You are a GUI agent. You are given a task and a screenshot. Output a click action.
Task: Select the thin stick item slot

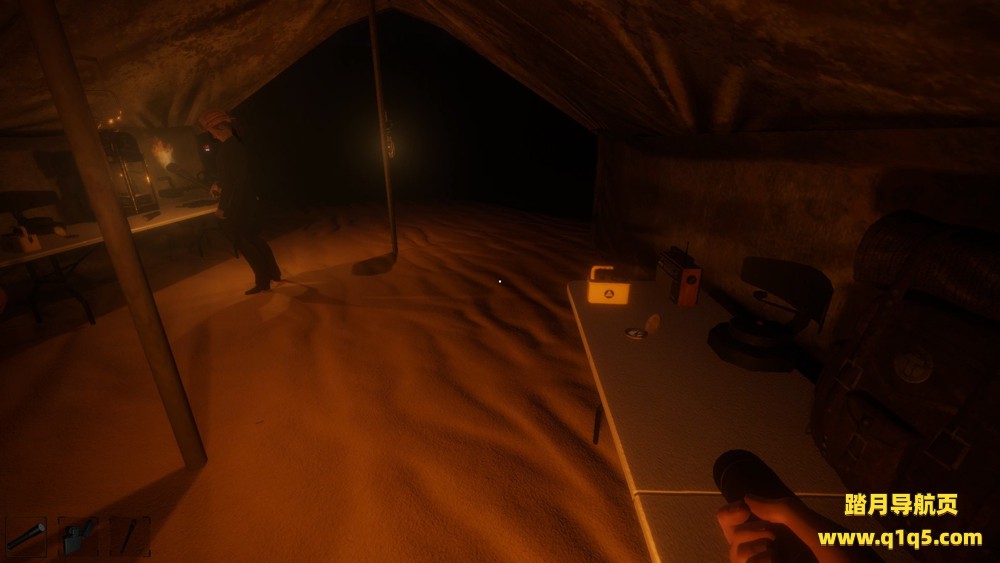click(130, 536)
